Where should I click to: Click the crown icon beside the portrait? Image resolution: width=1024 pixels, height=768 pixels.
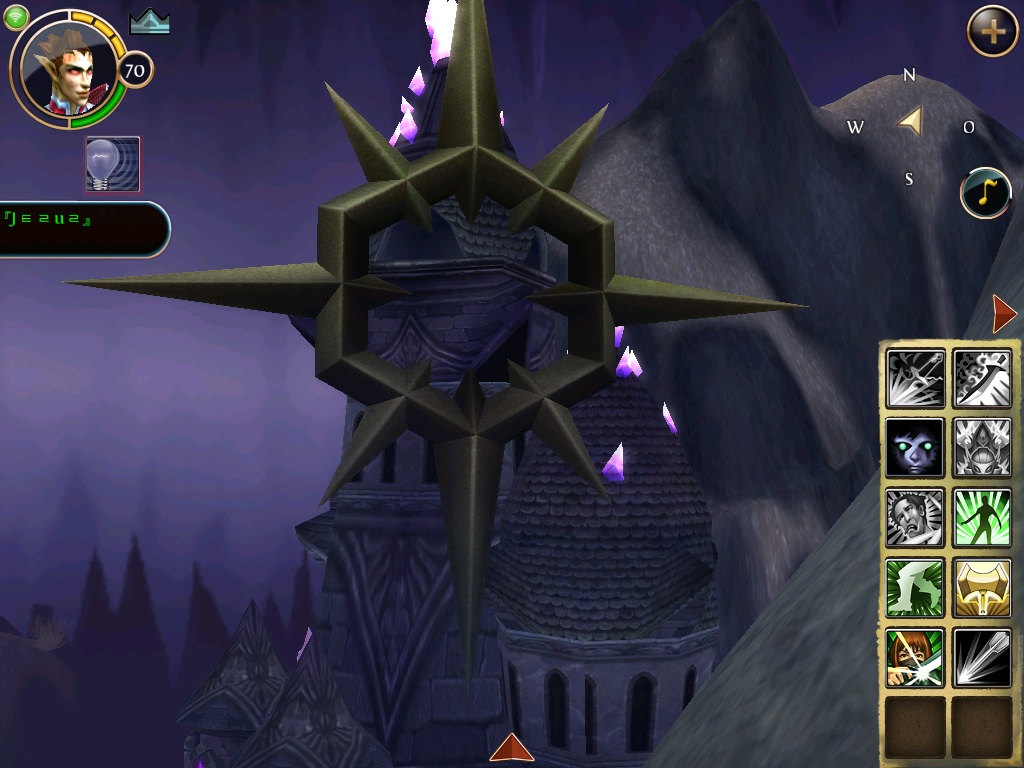click(x=149, y=24)
